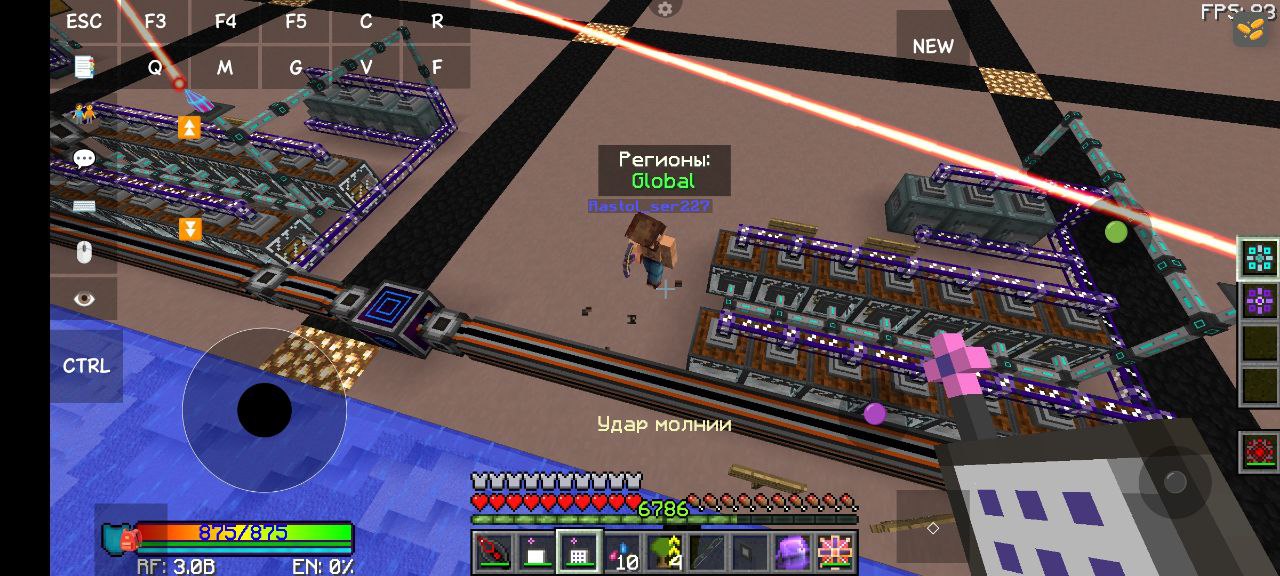Tap the ESC on-screen key

[x=84, y=21]
